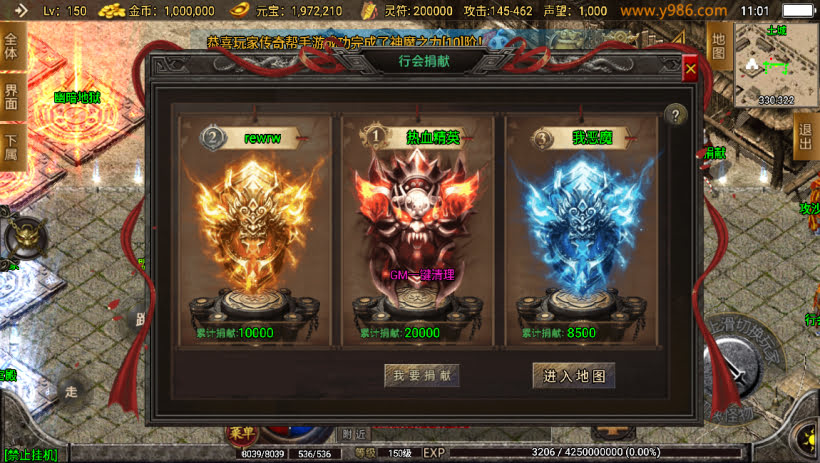Close the 行会捐献 guild donation window
This screenshot has height=463, width=820.
click(x=690, y=69)
